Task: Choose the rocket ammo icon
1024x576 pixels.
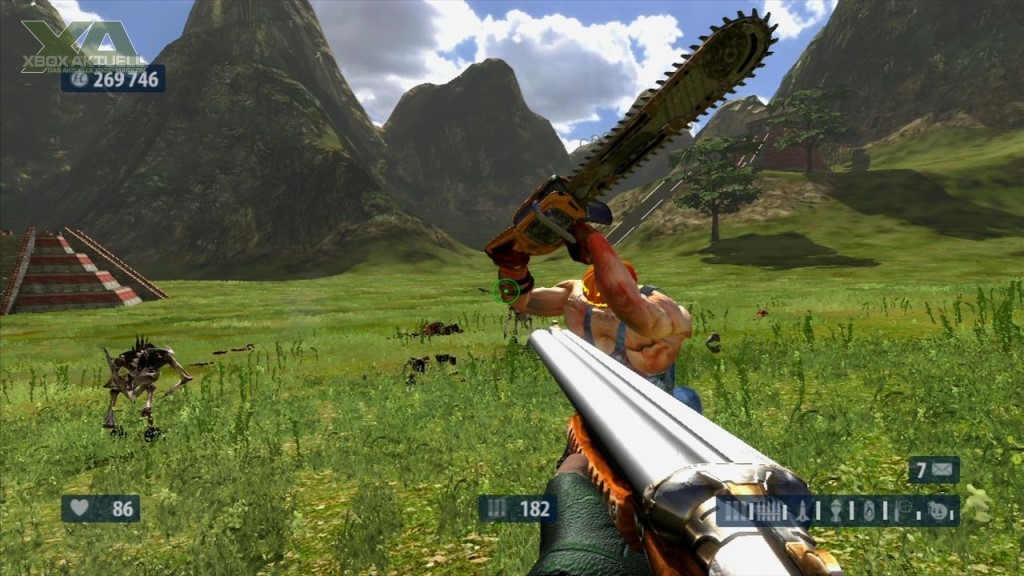Action: tap(802, 510)
